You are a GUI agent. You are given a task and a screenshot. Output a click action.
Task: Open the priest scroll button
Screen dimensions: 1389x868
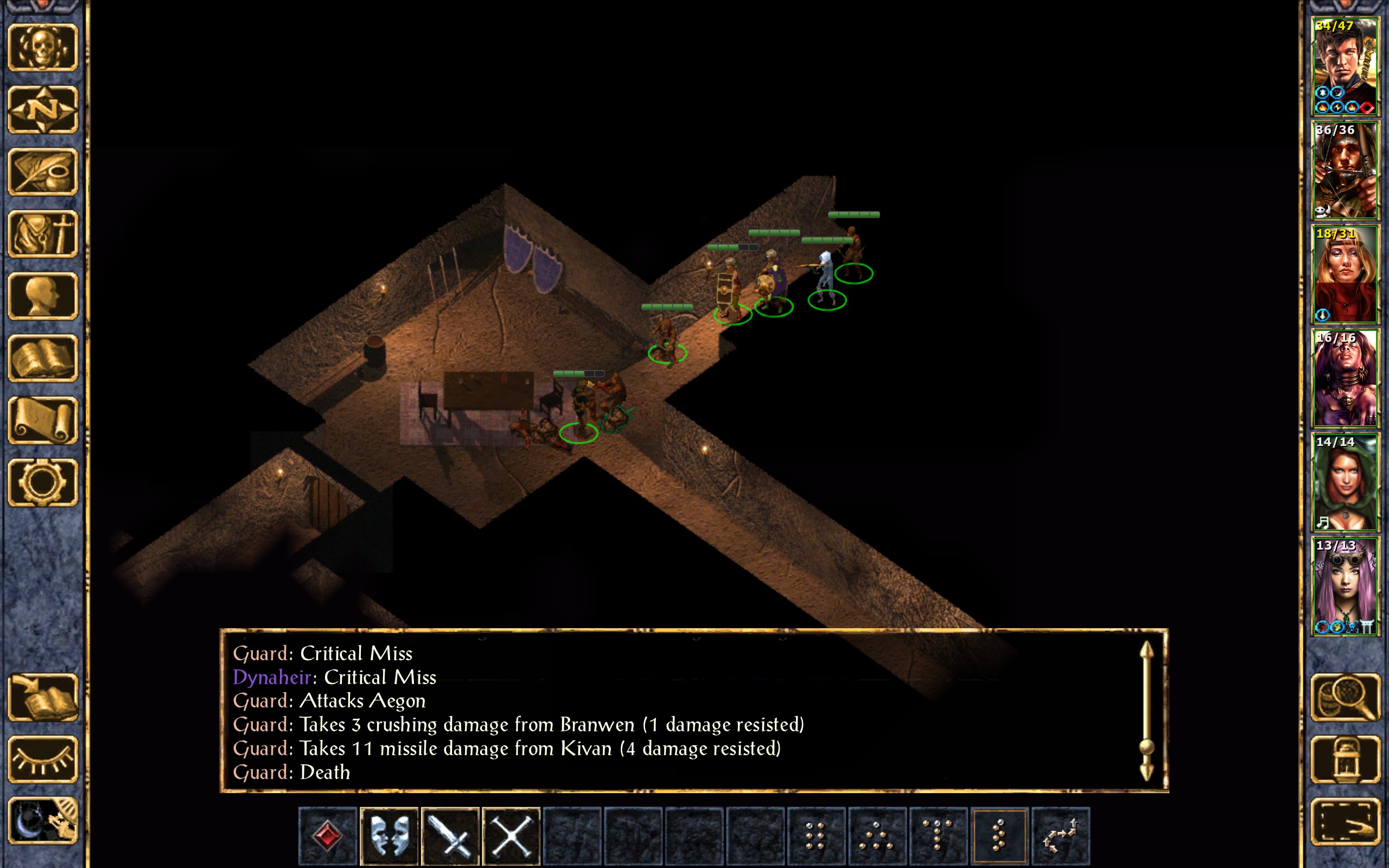coord(43,420)
